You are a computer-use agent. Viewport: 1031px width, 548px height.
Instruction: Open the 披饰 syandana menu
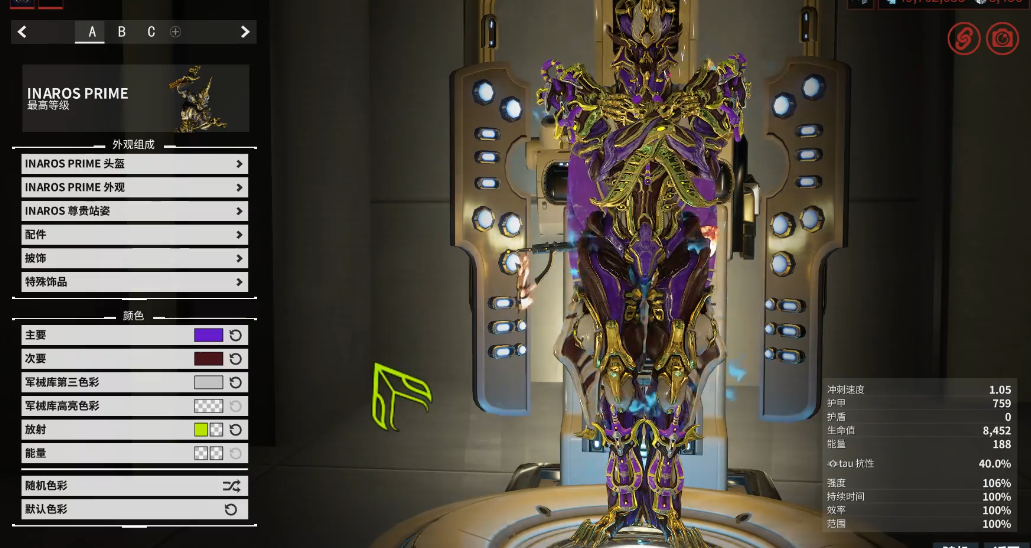[134, 258]
